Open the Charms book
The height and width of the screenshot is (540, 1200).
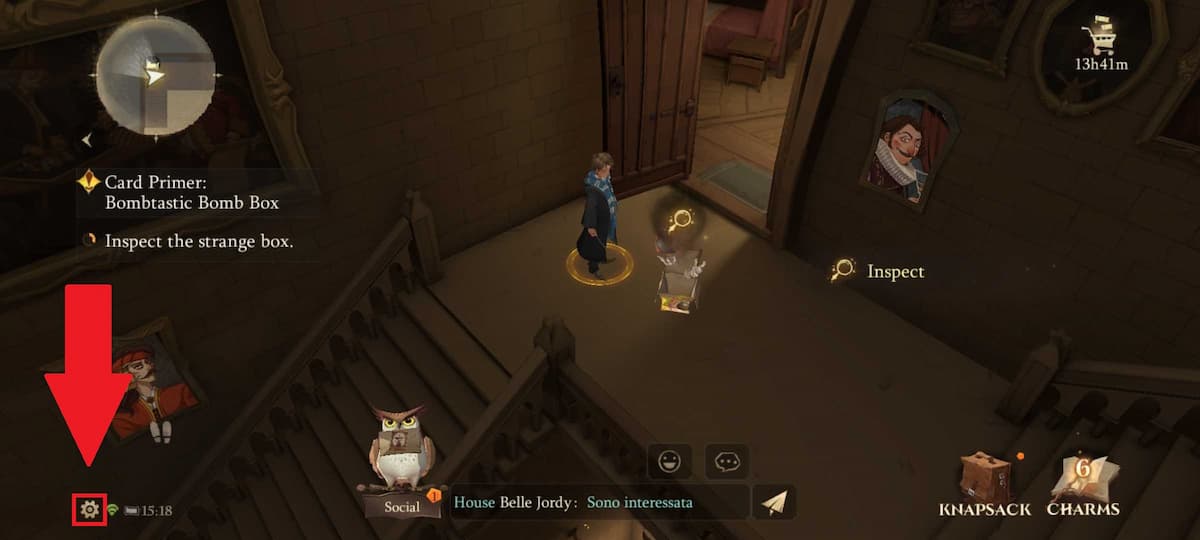(1083, 485)
